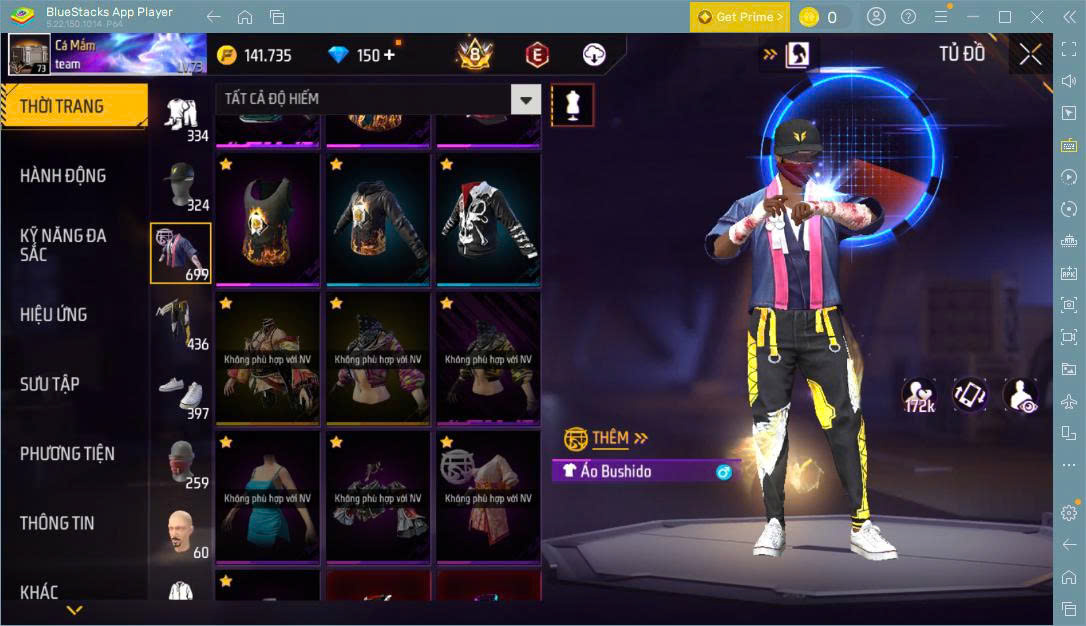Show the THÔNG TIN tab

57,523
